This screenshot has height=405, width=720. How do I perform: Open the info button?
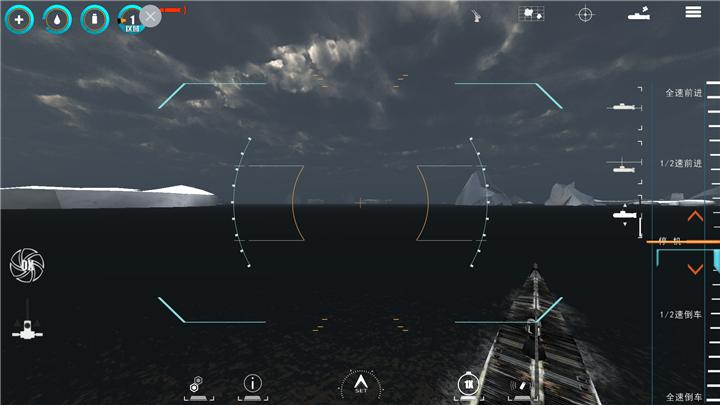[253, 383]
